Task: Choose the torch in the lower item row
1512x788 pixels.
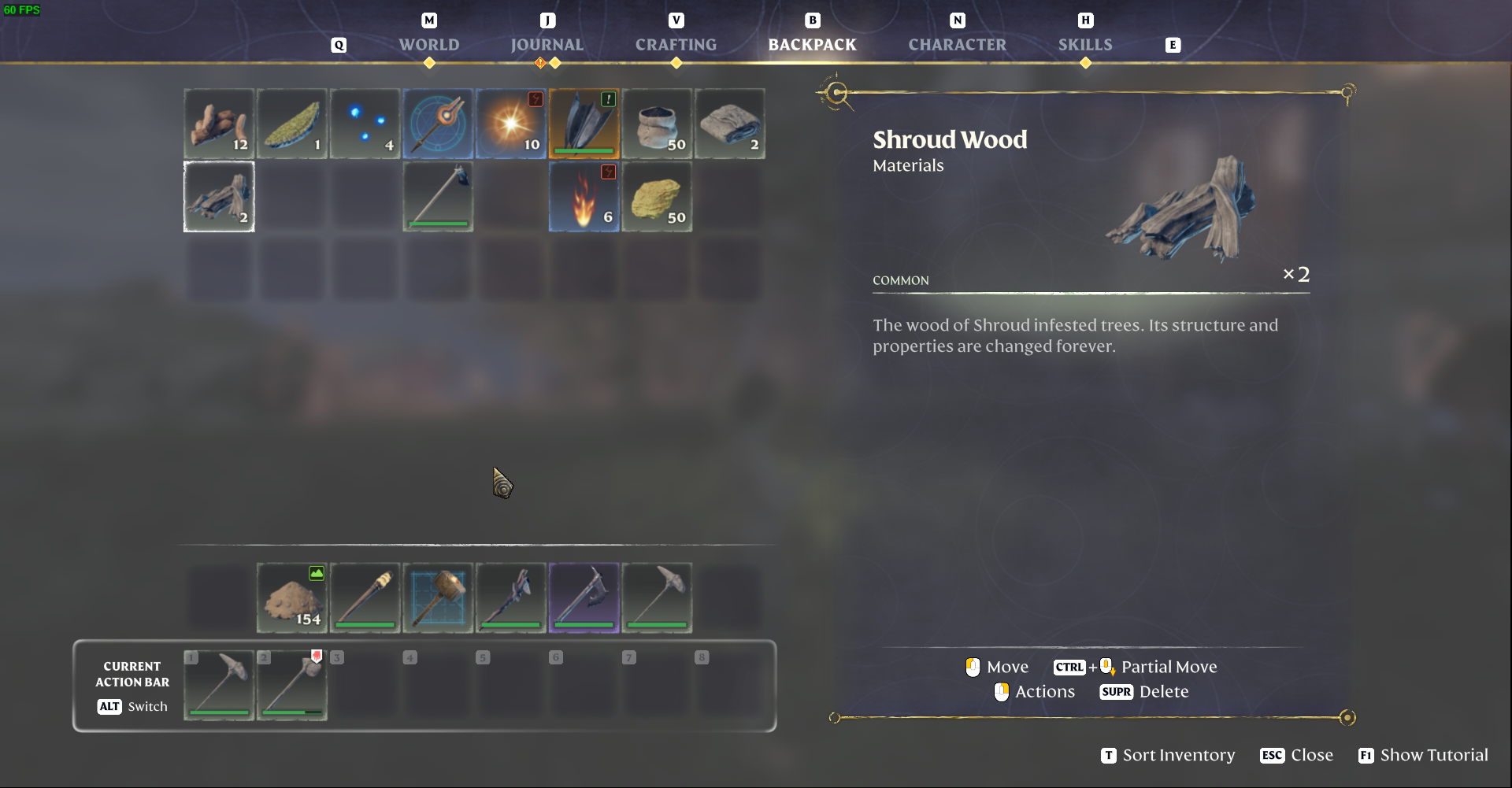Action: 365,597
